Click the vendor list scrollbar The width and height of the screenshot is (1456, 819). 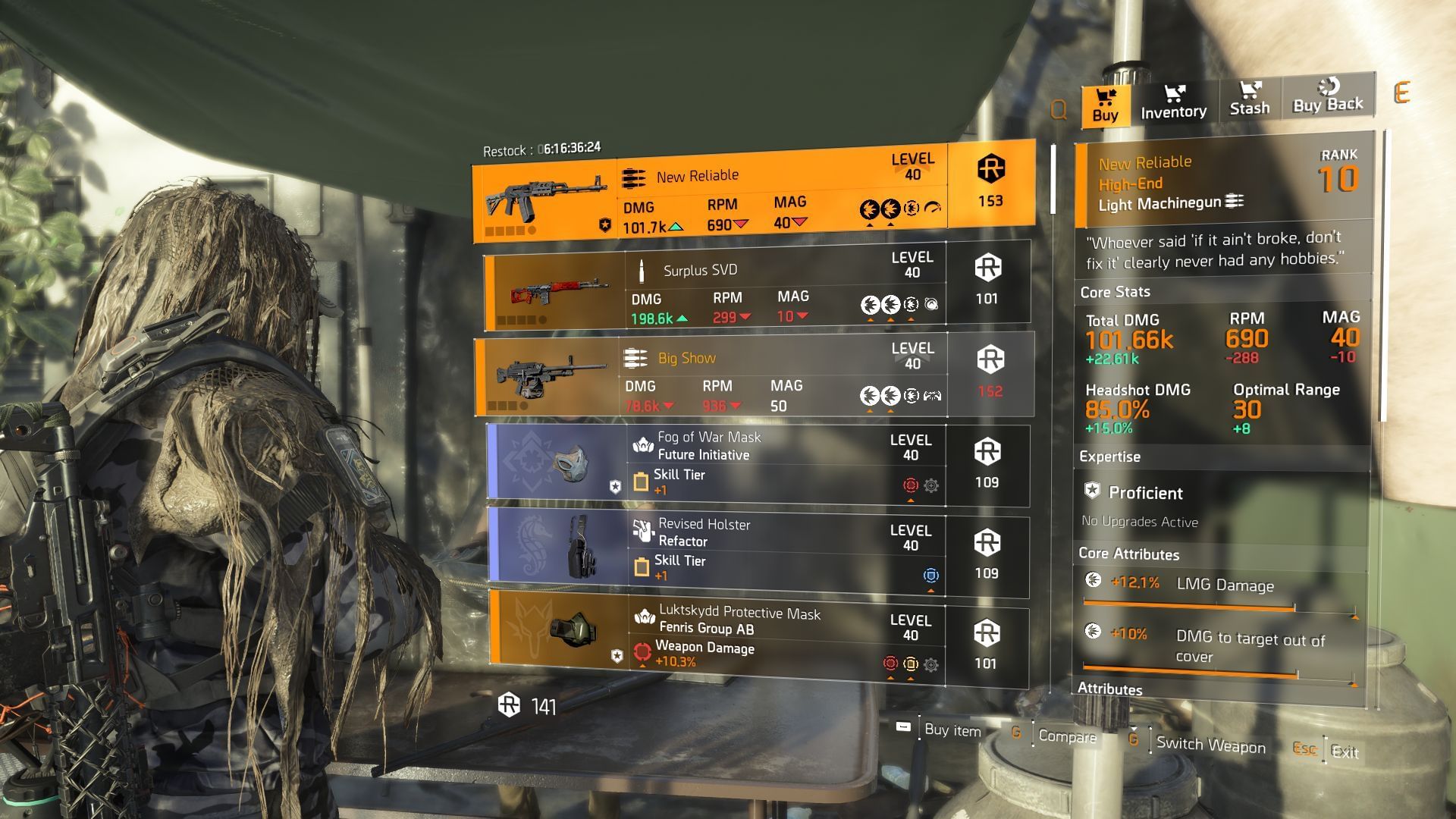coord(1053,179)
